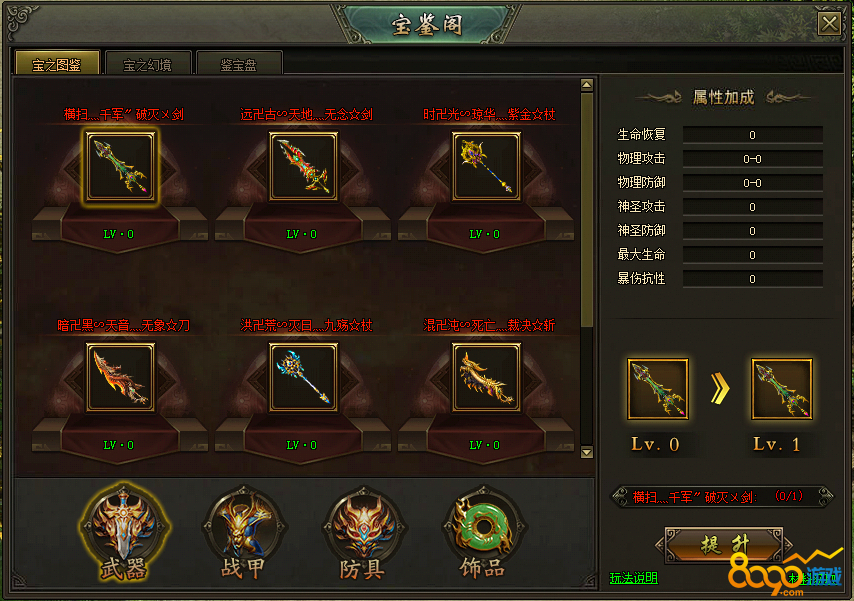Choose the 无念剑 red sword slot
The image size is (854, 601).
pos(303,167)
